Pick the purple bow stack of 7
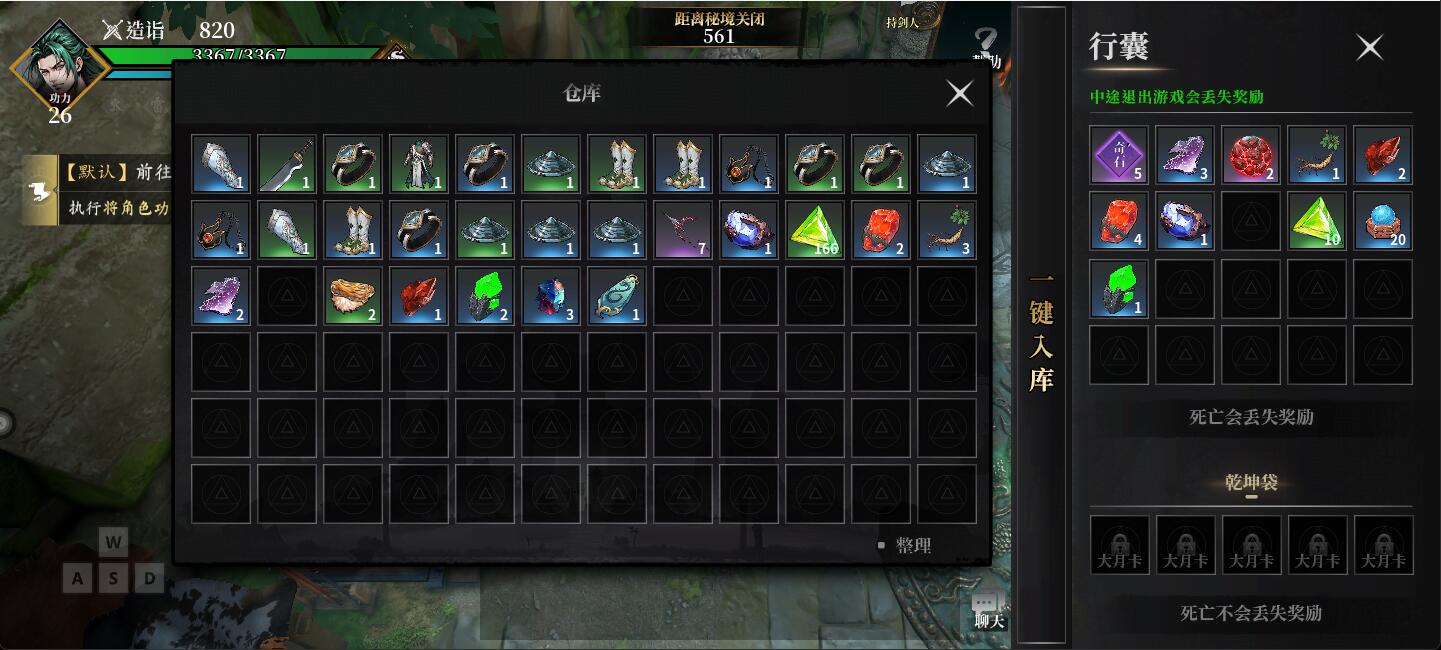 pyautogui.click(x=682, y=230)
